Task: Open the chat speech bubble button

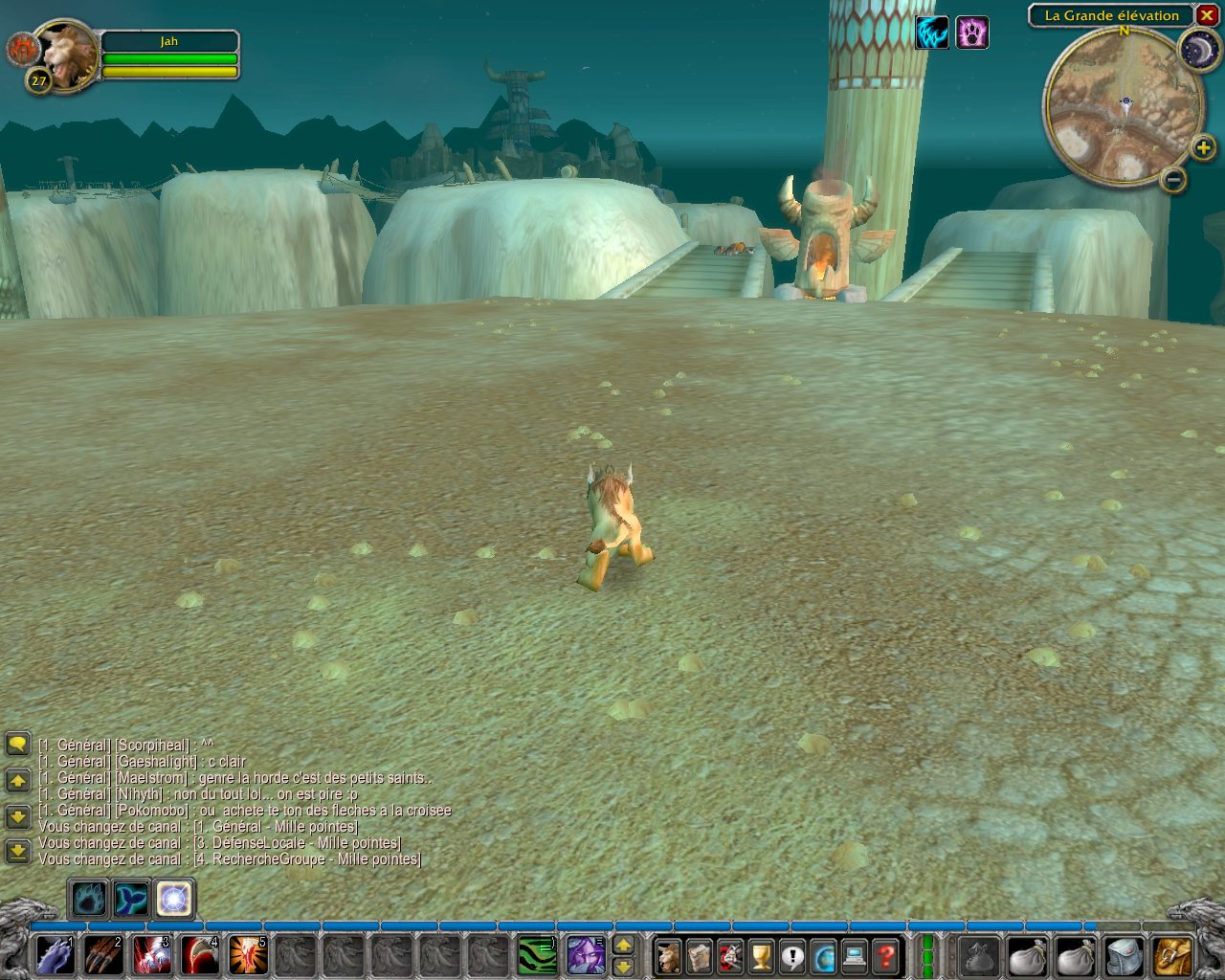Action: [17, 744]
